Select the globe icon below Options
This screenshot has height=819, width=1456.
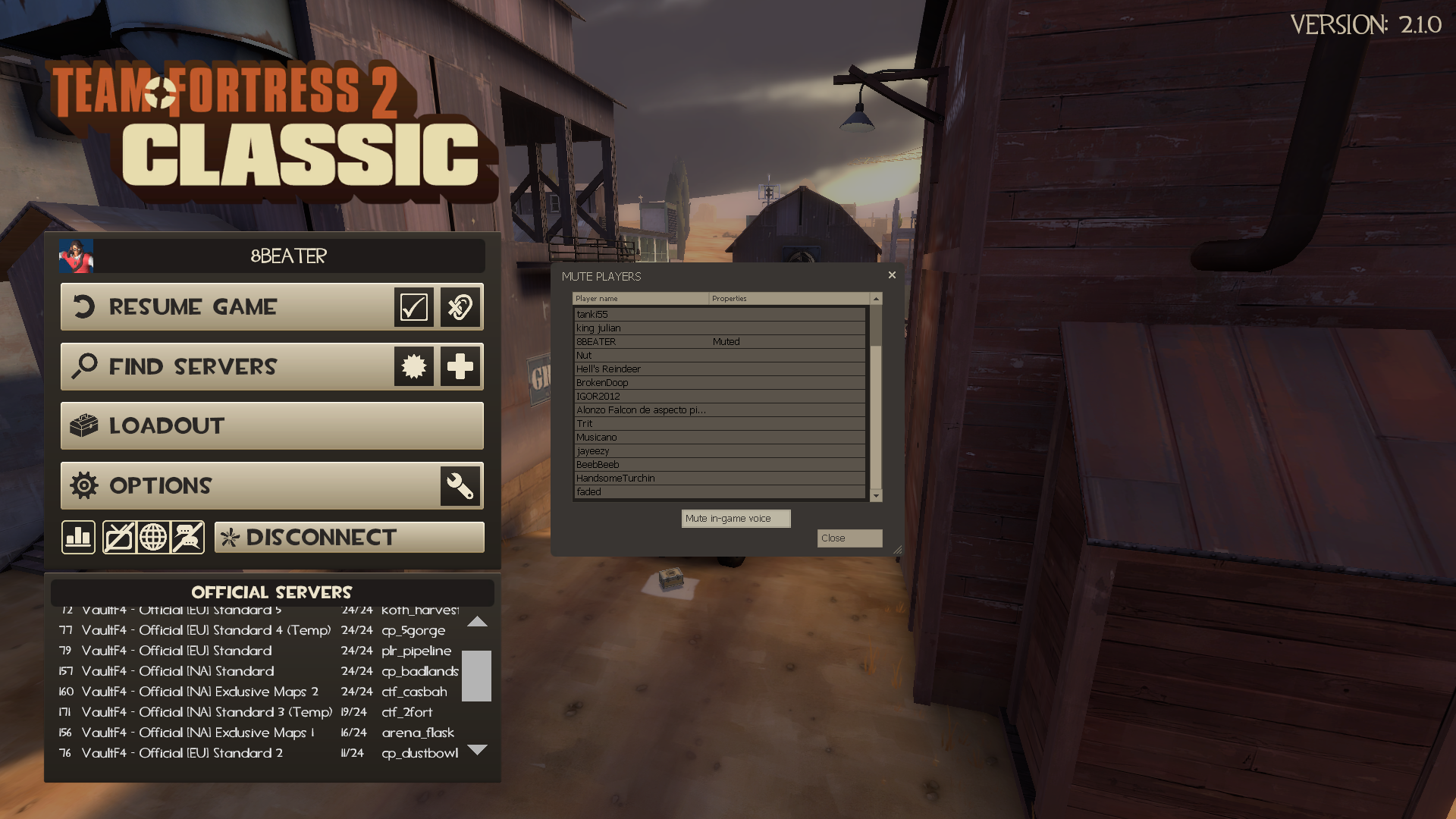[x=153, y=537]
